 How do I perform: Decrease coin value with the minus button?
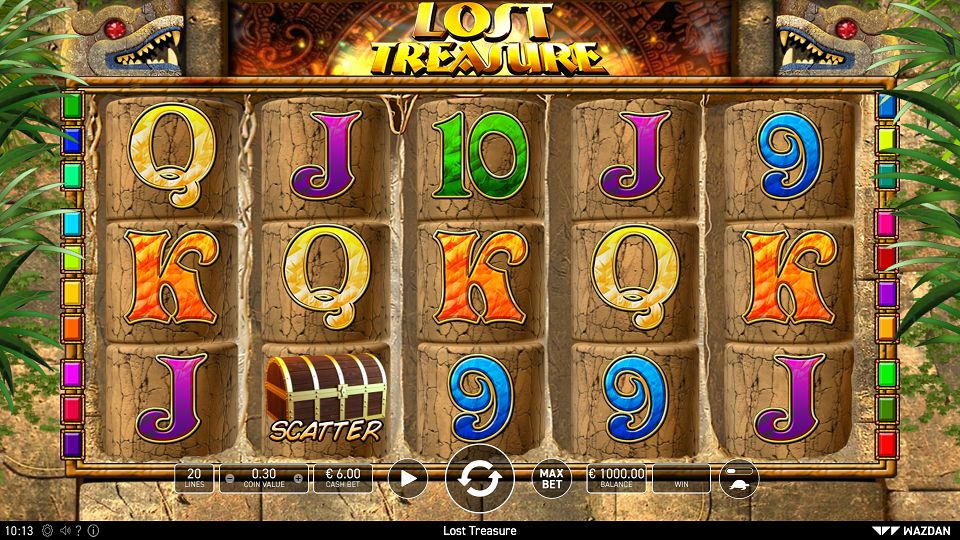[x=230, y=479]
